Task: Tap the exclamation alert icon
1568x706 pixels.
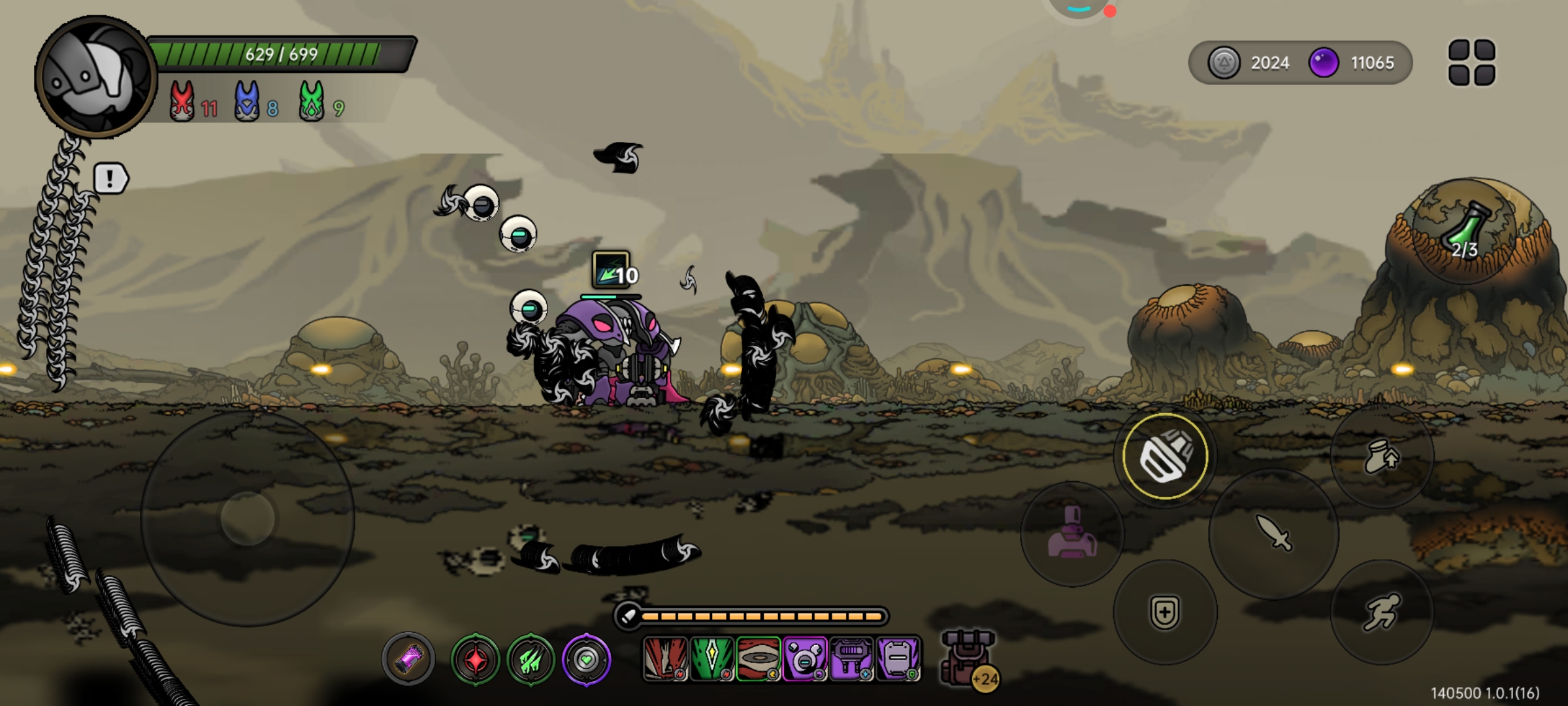Action: (x=110, y=178)
